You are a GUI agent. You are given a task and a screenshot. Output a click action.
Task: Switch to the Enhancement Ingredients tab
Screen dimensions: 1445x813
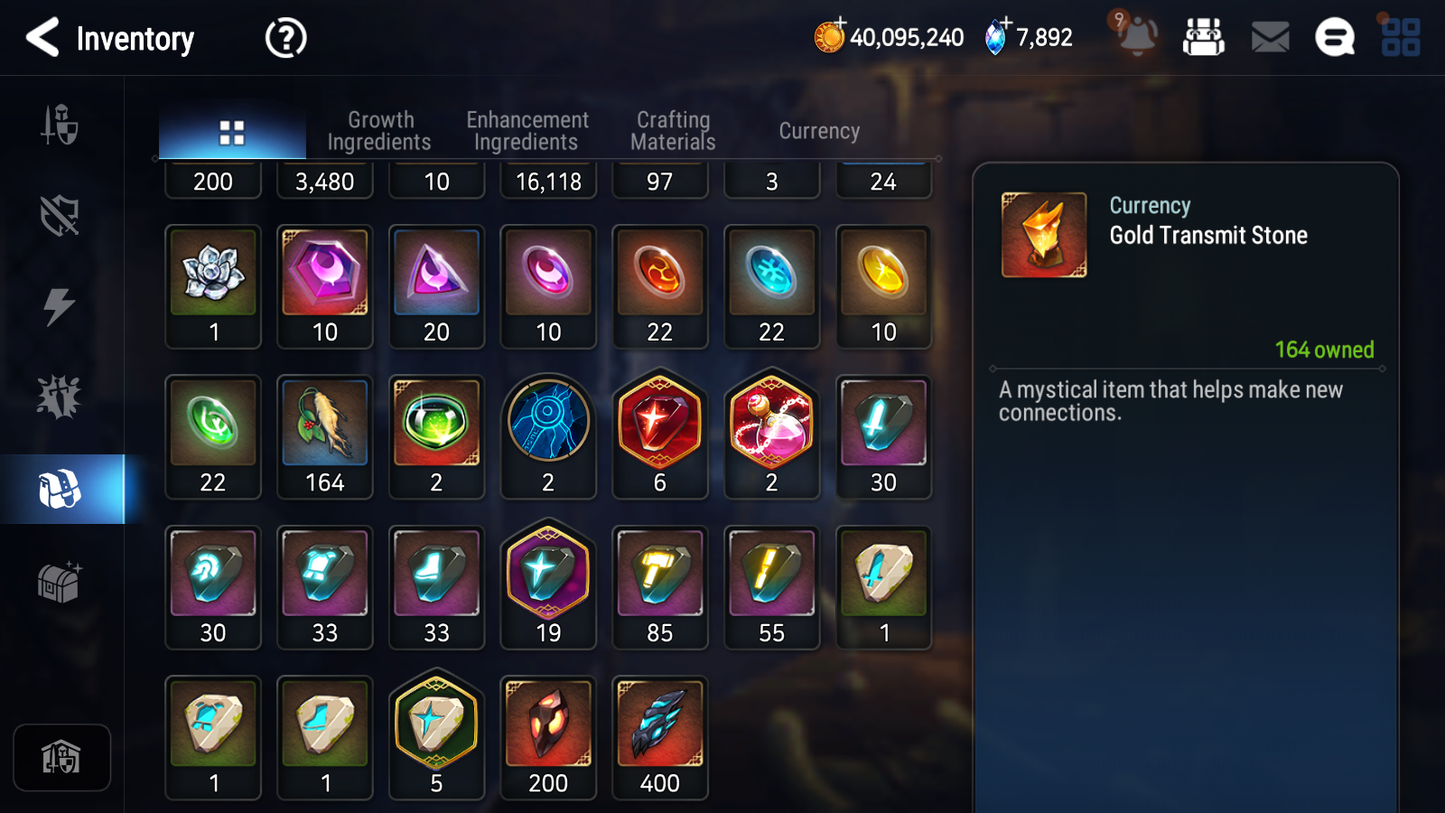526,131
